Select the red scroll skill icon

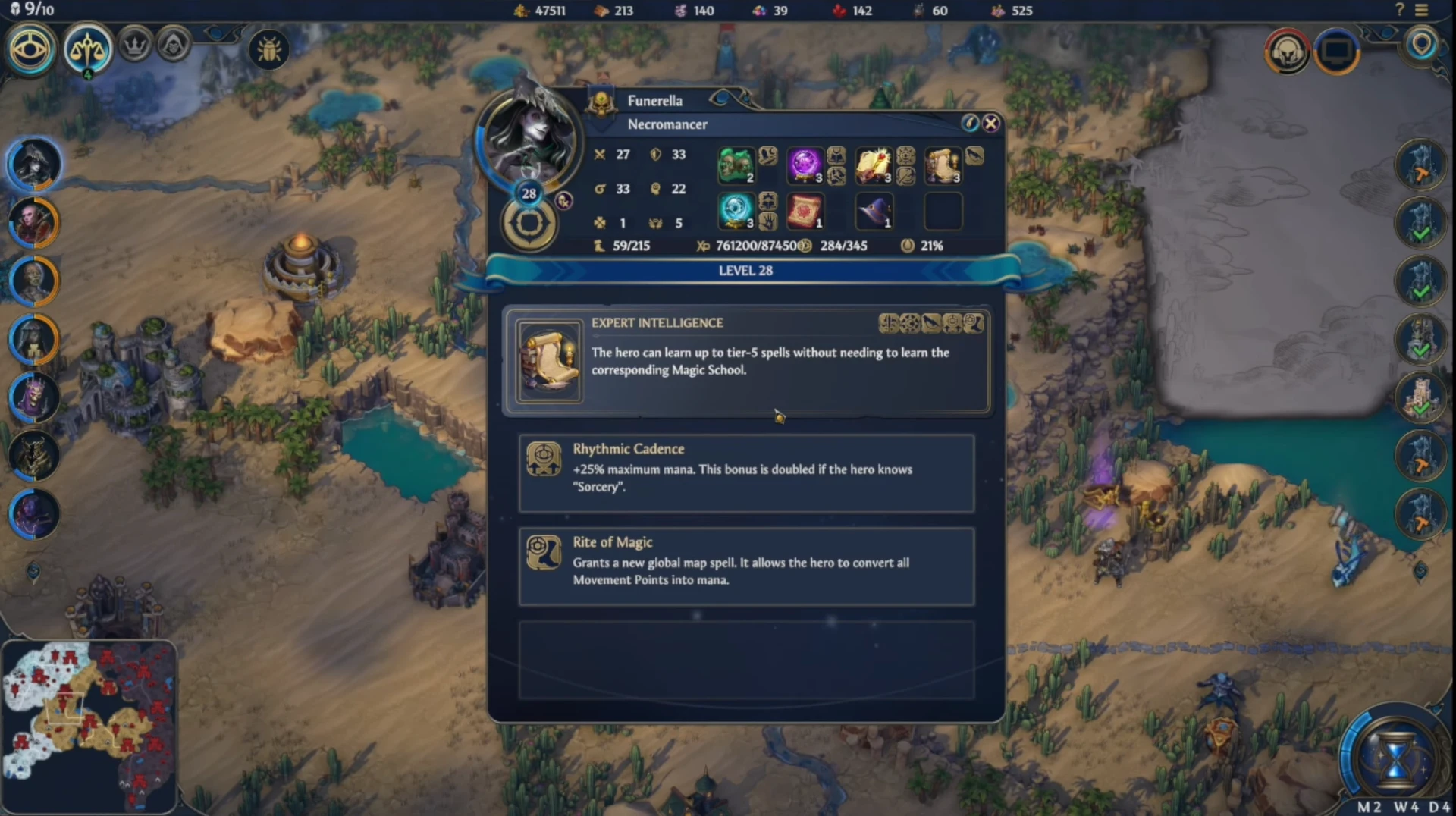coord(805,211)
